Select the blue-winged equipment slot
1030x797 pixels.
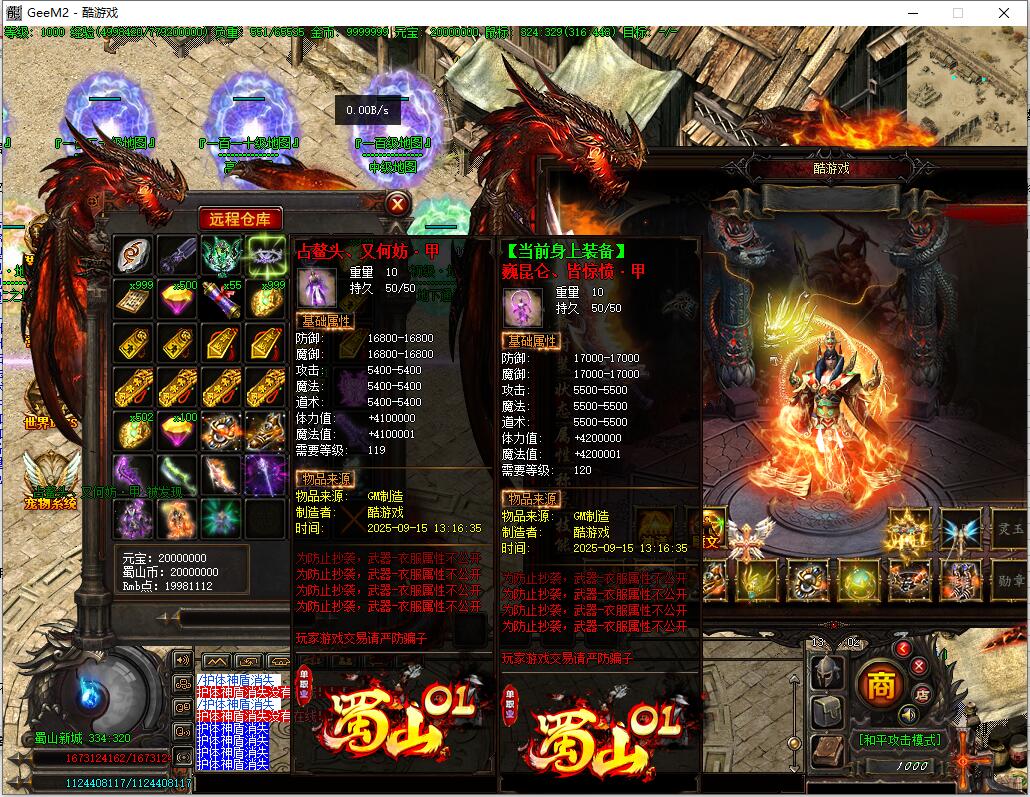click(960, 528)
